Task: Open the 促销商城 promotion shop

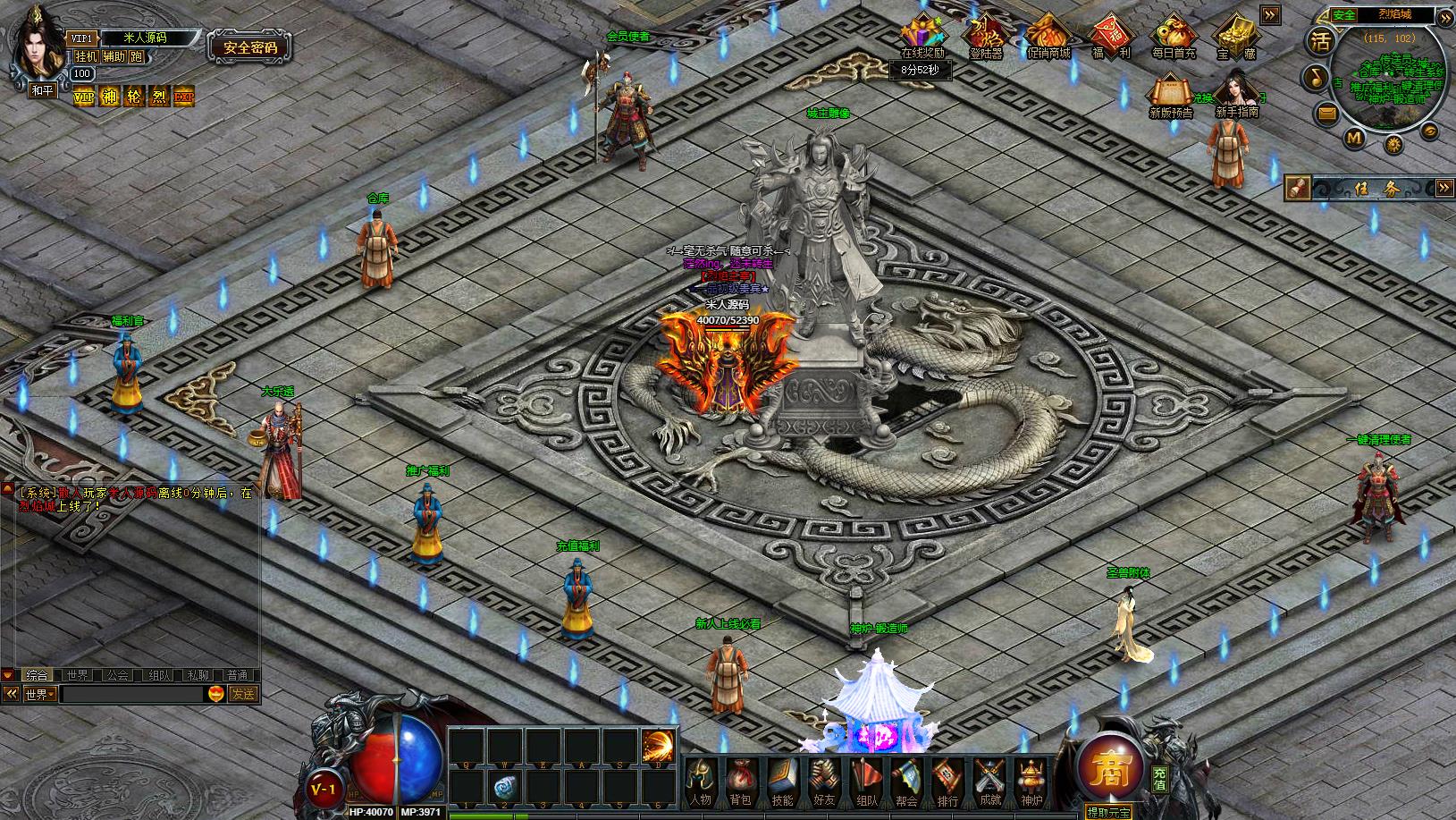Action: click(x=1048, y=36)
